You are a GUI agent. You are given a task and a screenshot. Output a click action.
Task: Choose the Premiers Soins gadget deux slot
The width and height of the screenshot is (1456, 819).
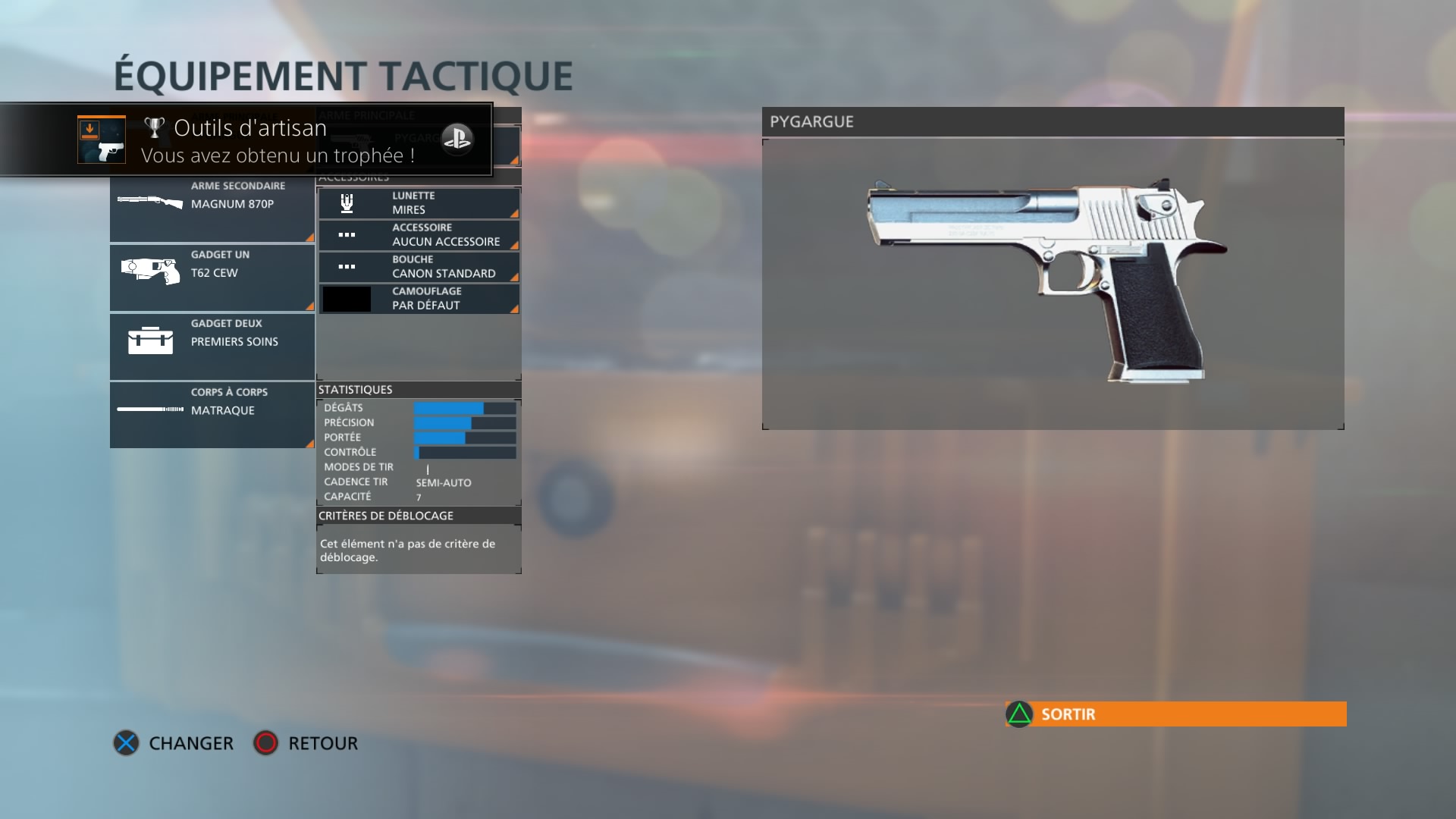[212, 346]
